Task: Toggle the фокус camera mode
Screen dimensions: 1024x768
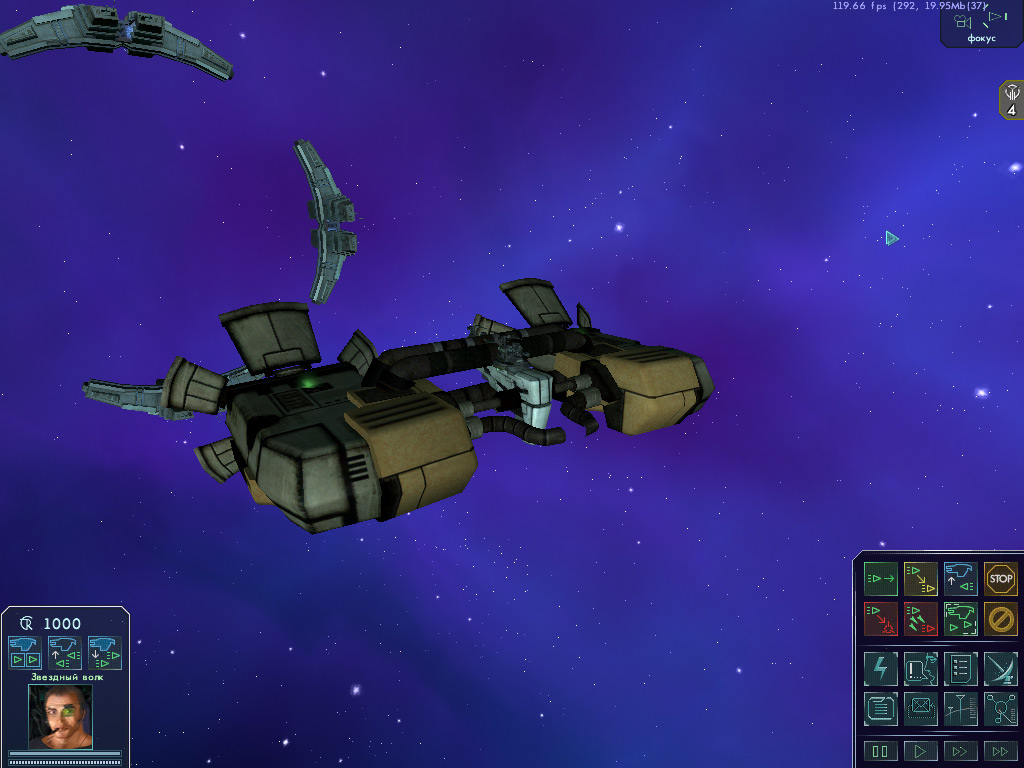Action: coord(981,23)
